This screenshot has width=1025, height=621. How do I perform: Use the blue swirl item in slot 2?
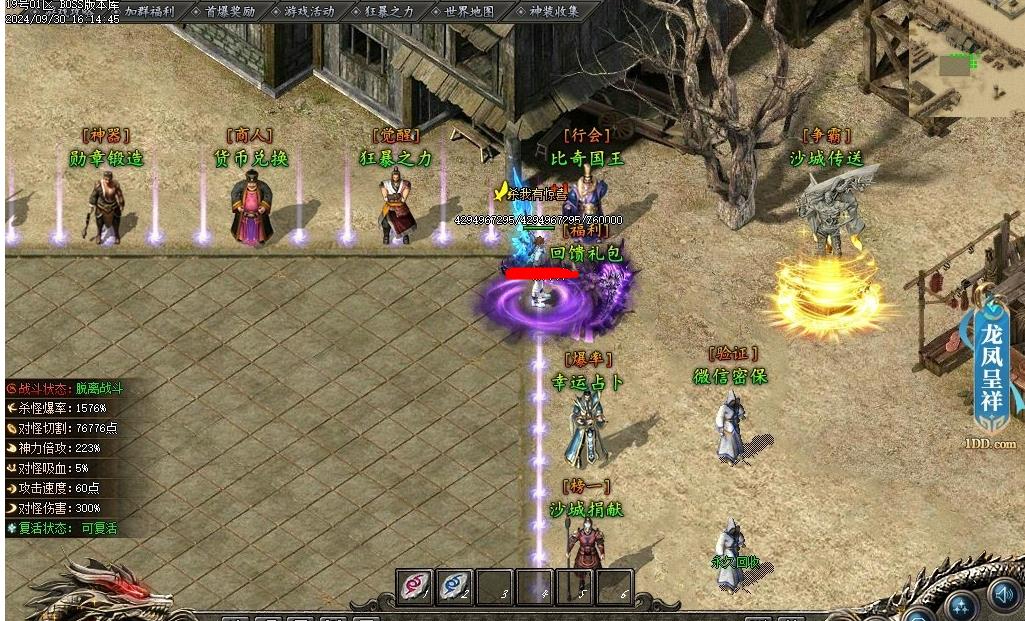click(454, 586)
